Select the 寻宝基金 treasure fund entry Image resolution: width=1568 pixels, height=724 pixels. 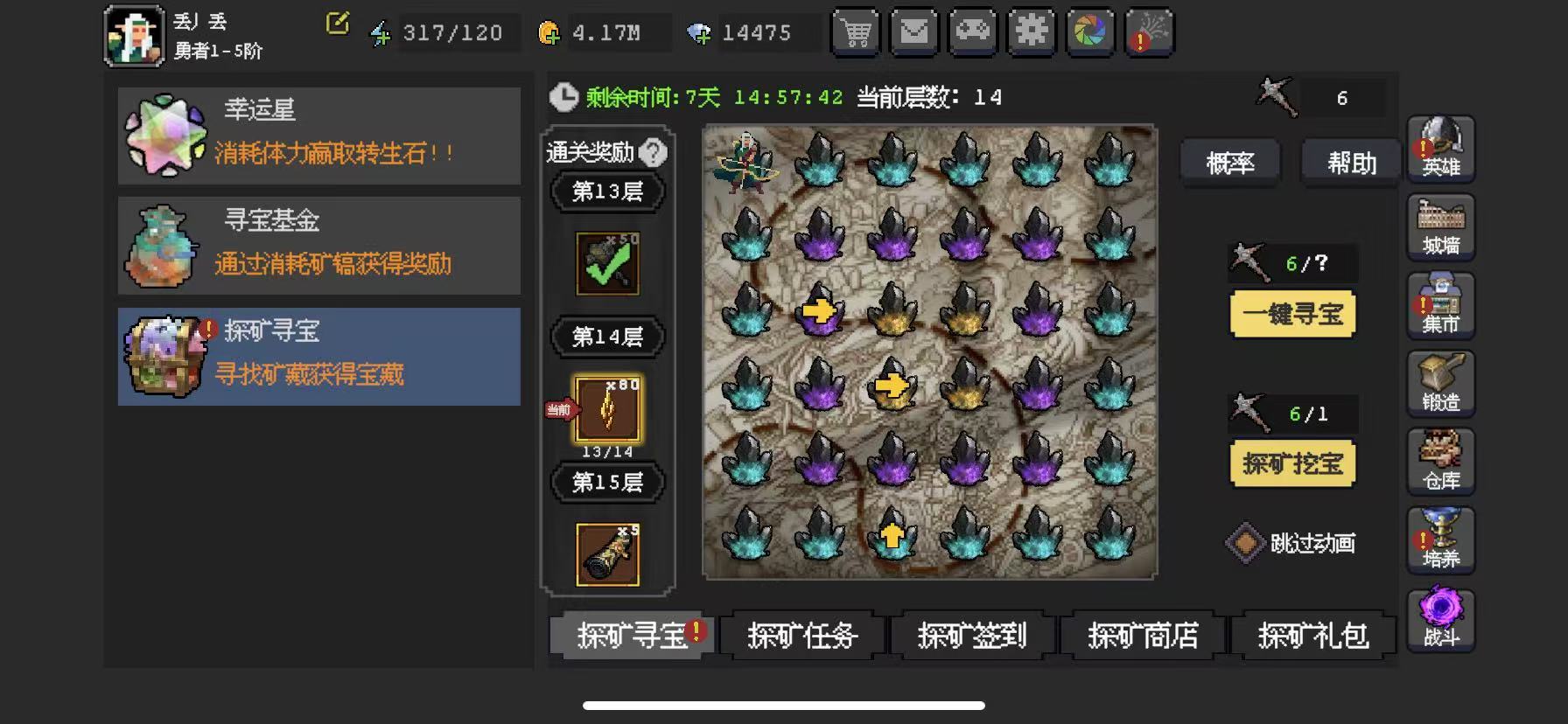(x=318, y=245)
